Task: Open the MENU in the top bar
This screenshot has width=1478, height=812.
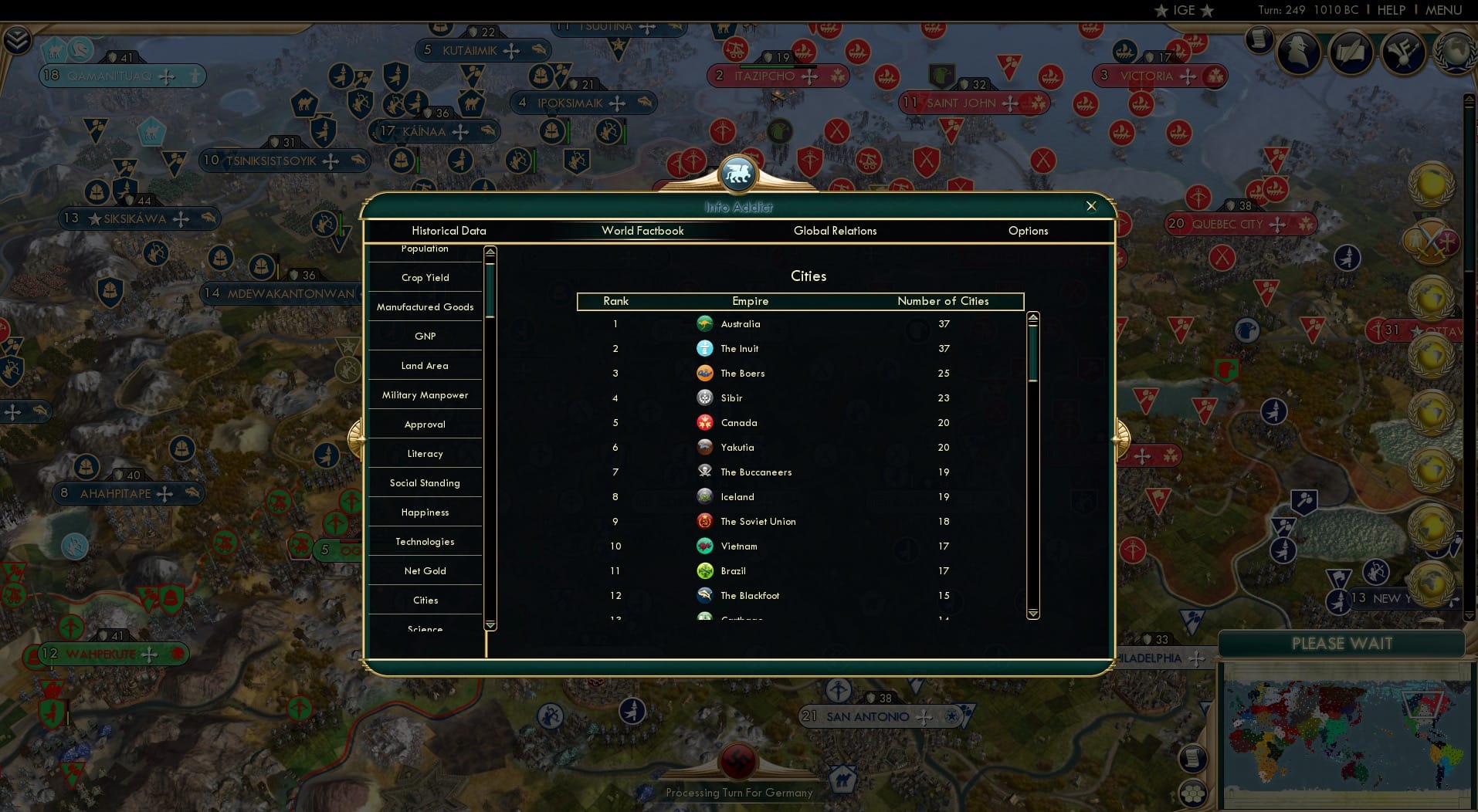Action: click(x=1443, y=10)
